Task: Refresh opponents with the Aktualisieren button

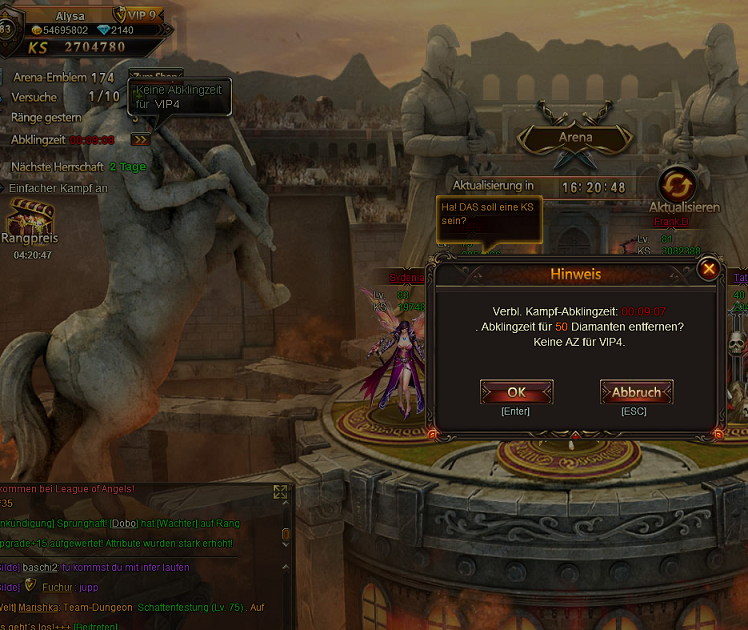Action: click(x=677, y=185)
